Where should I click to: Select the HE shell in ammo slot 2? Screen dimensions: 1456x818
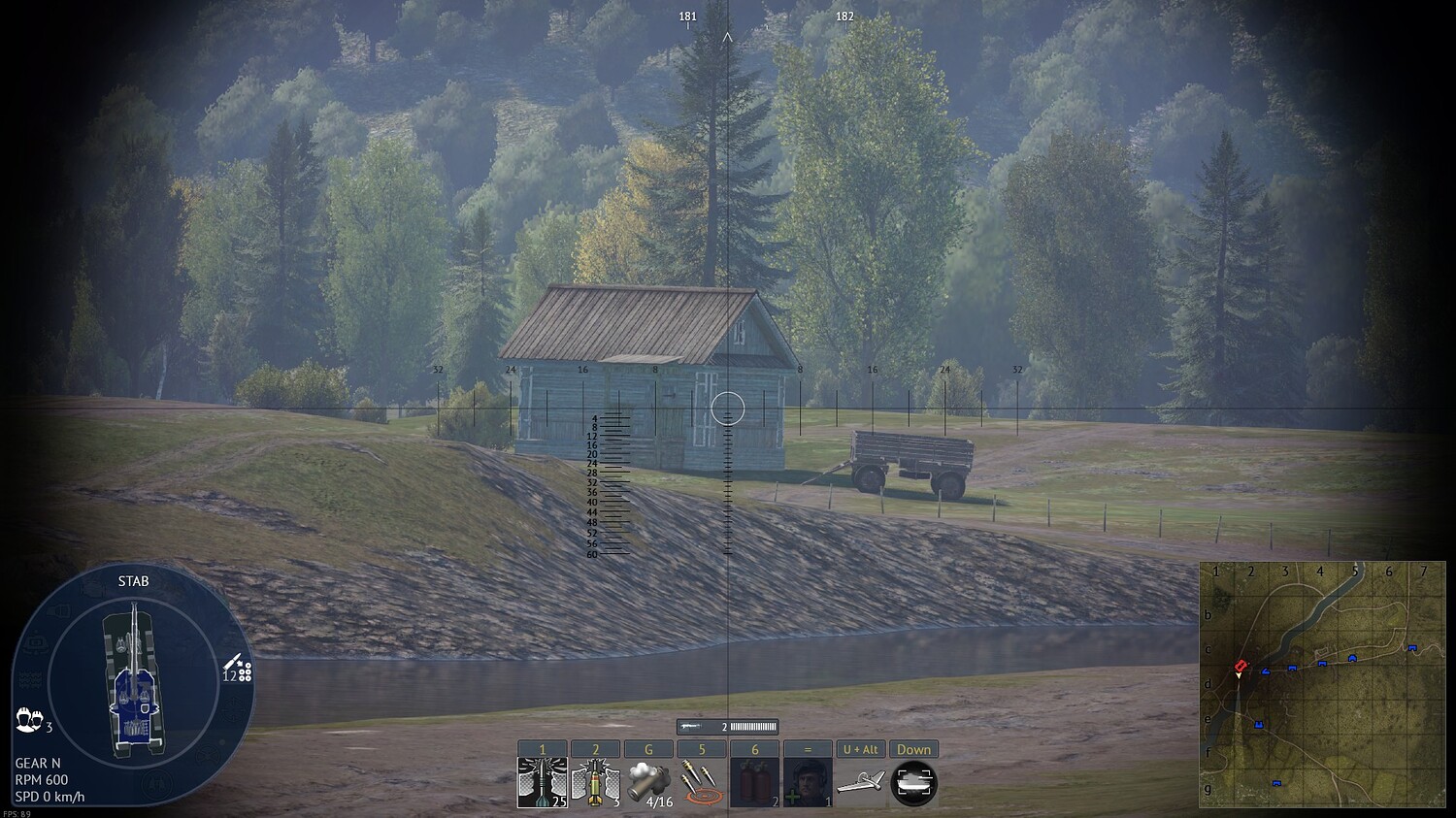(595, 781)
